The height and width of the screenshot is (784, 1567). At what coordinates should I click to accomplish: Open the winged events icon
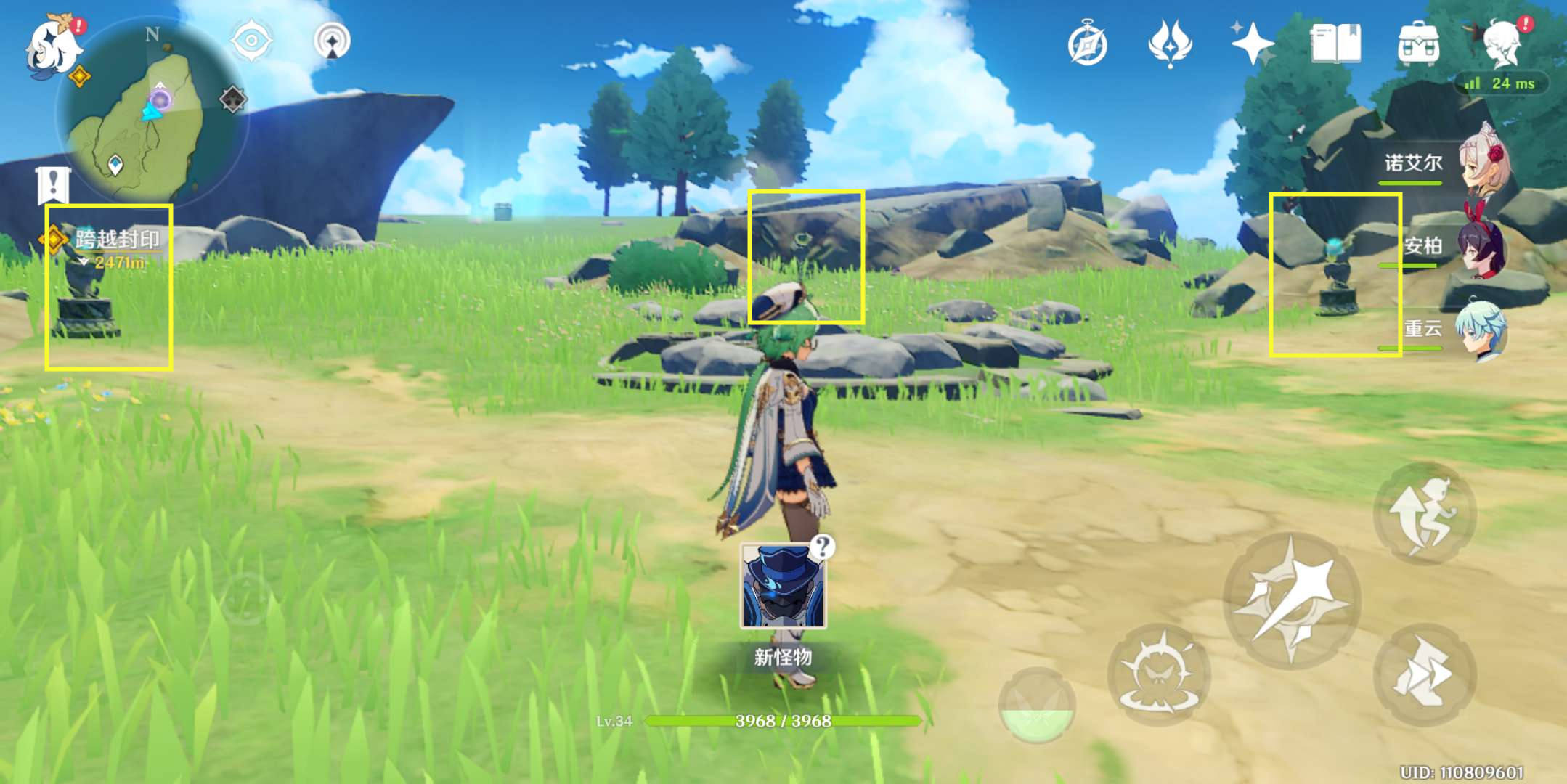click(x=1170, y=44)
